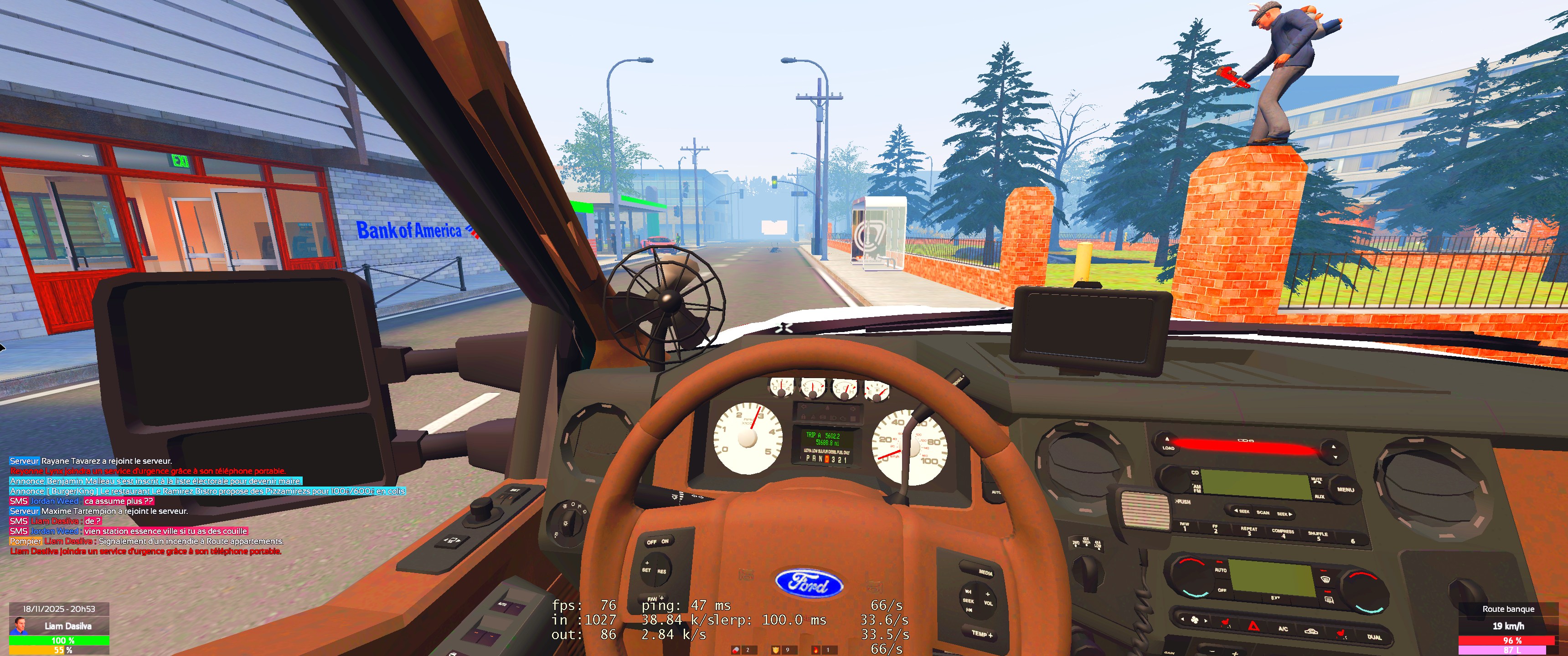
Task: Click the Liam Dasilva player portrait
Action: pos(20,625)
